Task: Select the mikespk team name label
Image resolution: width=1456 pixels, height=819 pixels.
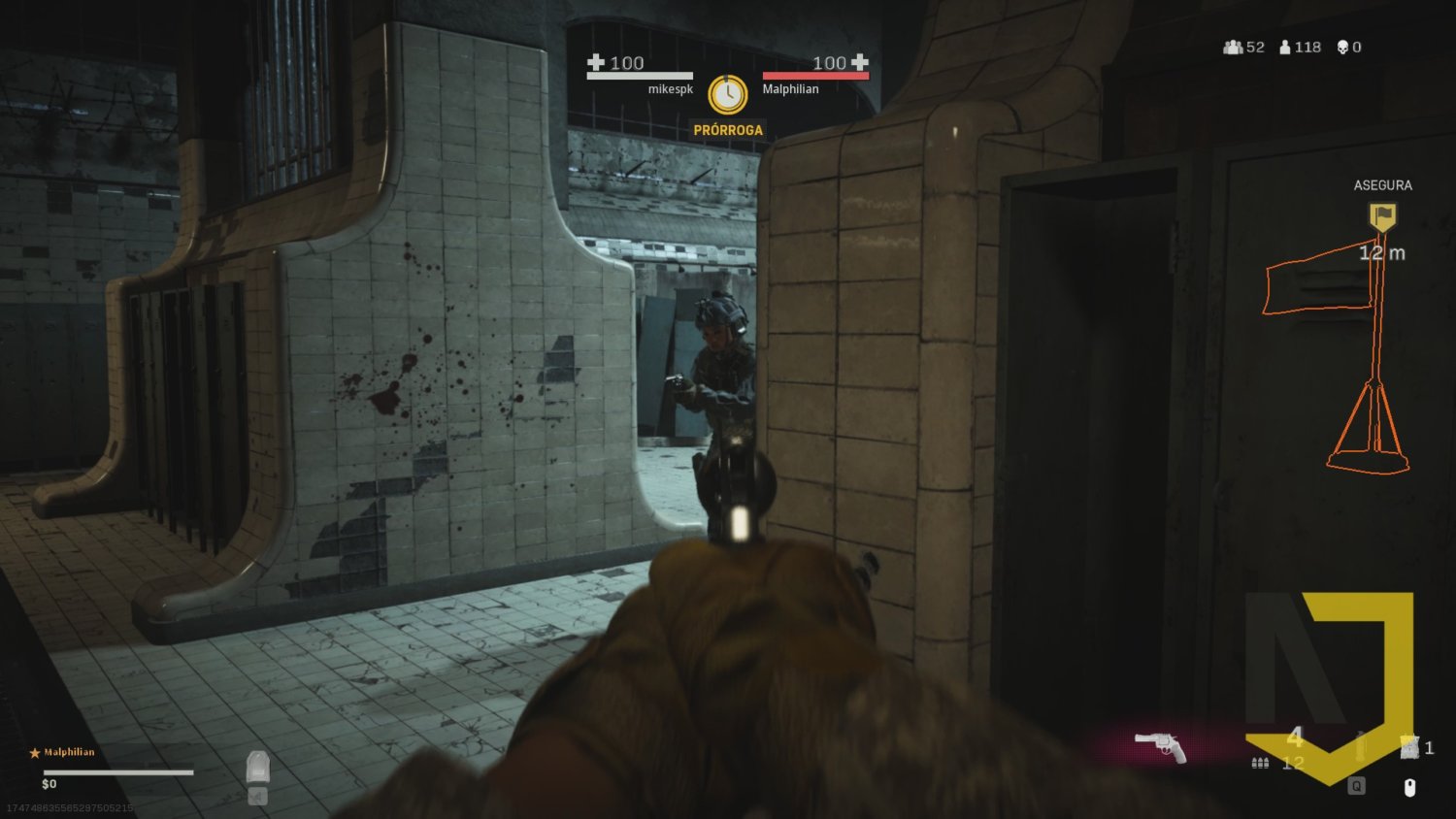Action: point(670,87)
